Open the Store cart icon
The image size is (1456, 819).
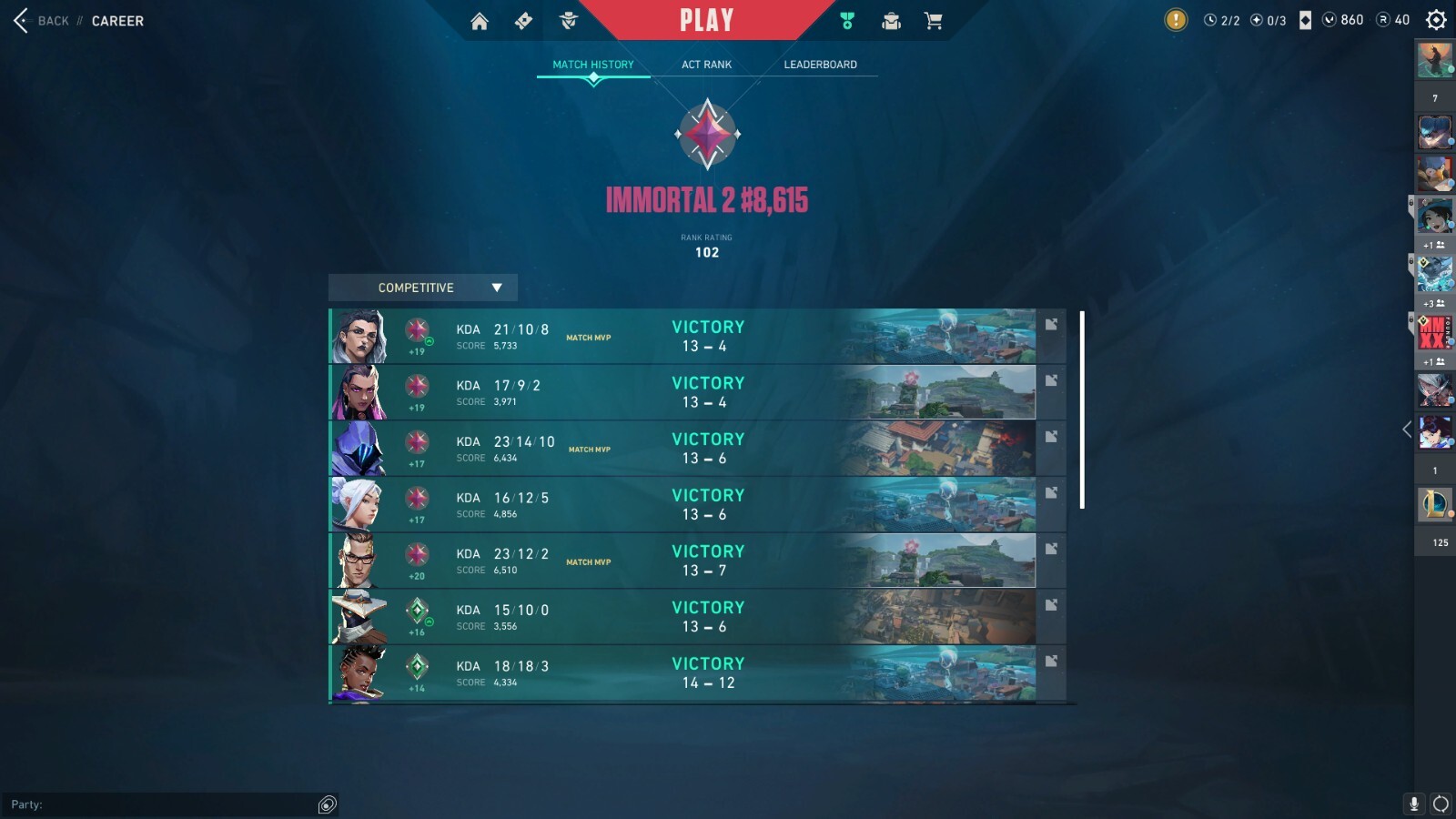tap(933, 20)
